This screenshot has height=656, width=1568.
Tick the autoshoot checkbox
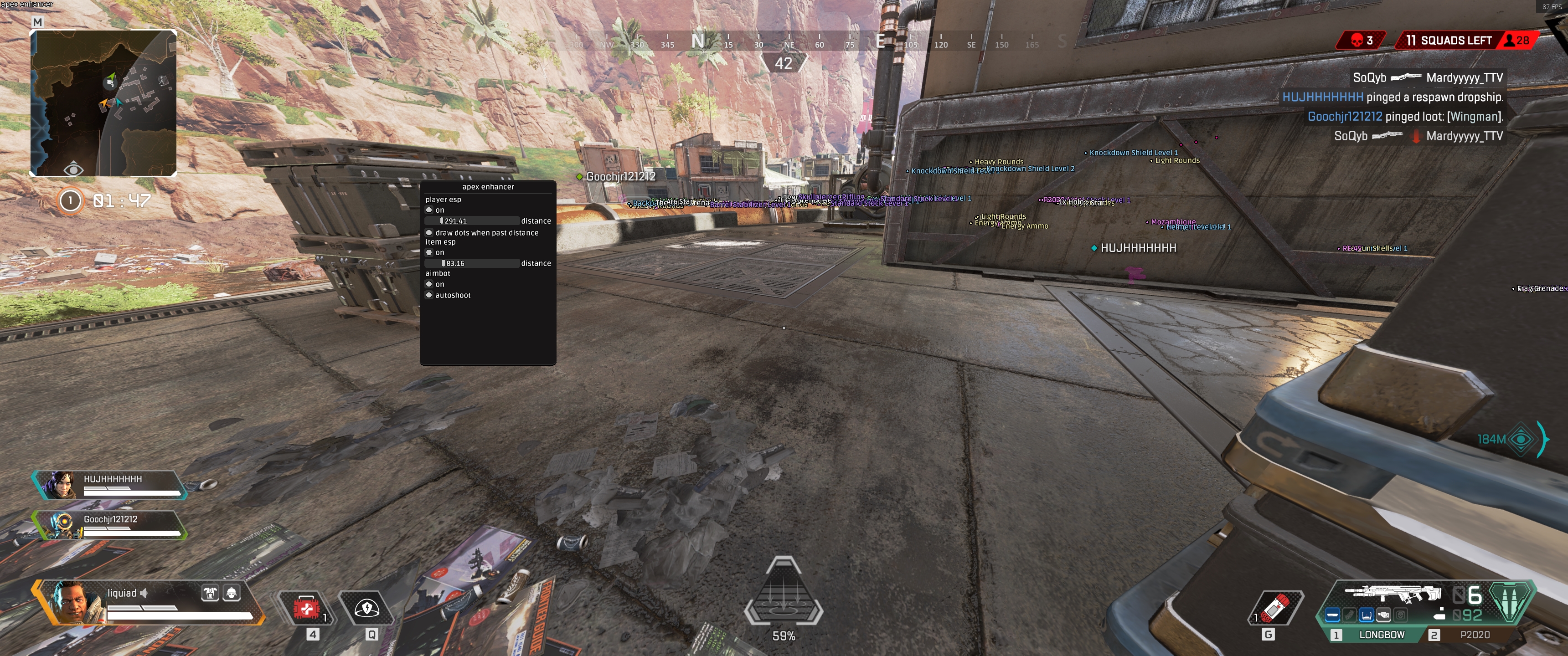pyautogui.click(x=429, y=295)
